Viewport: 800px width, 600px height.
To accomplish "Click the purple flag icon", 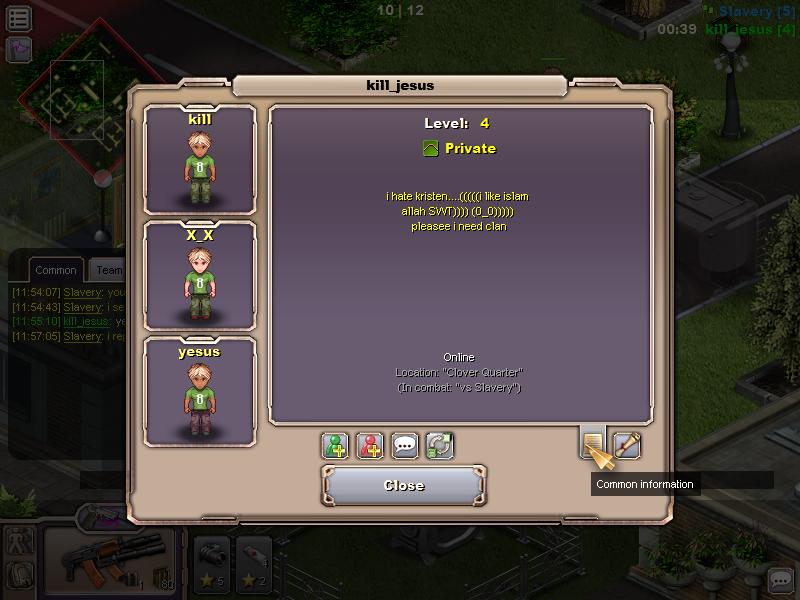I will click(18, 48).
